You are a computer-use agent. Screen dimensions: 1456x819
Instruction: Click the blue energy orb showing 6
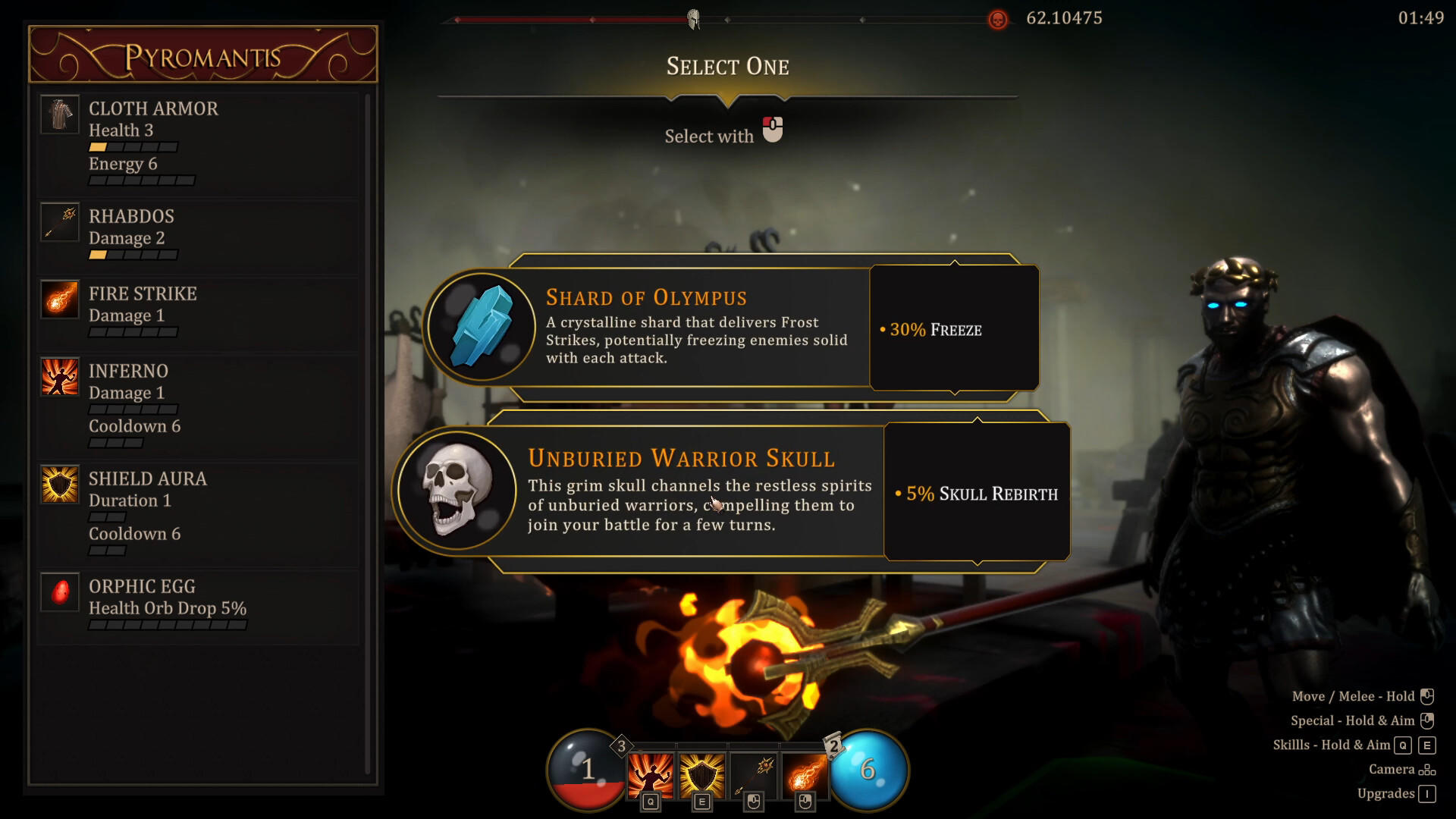[869, 770]
